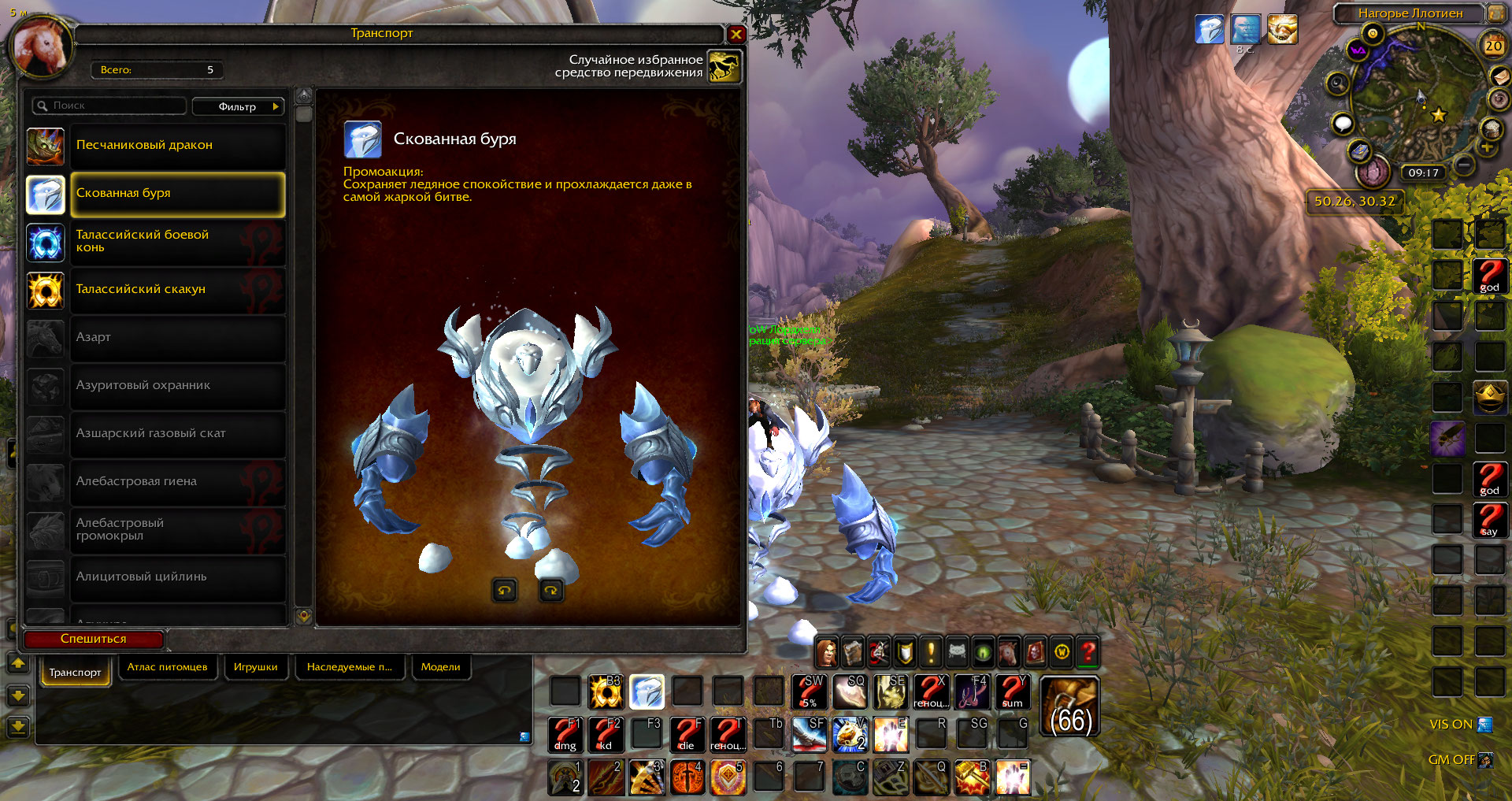Summon random favorite mount icon

(724, 66)
